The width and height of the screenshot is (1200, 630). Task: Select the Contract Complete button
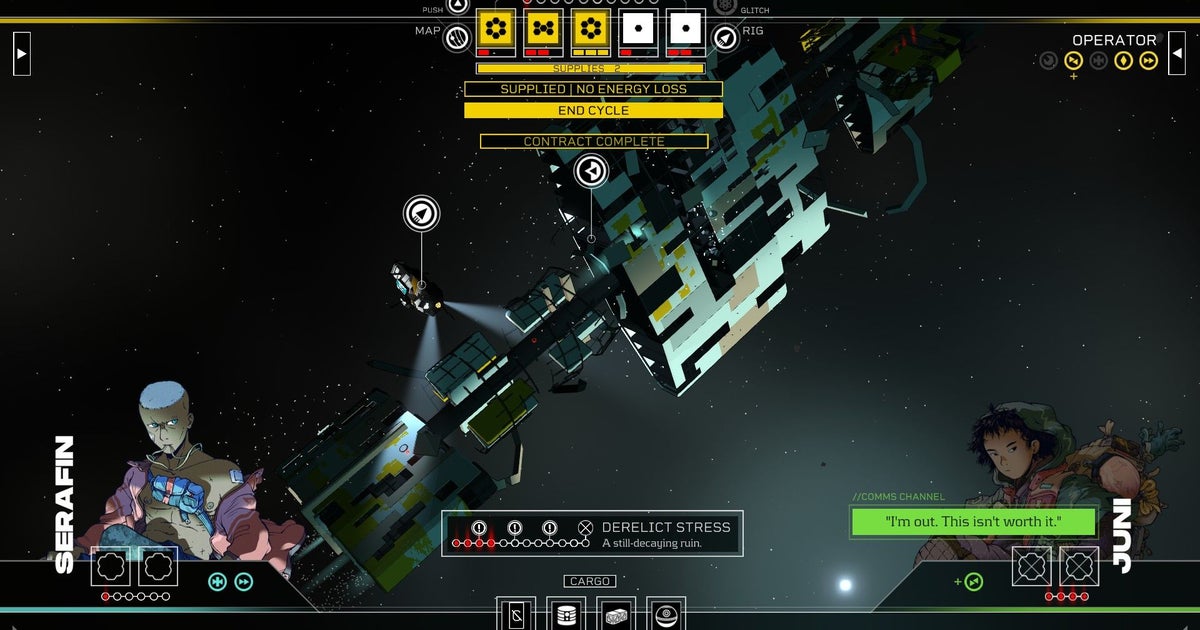[x=593, y=142]
